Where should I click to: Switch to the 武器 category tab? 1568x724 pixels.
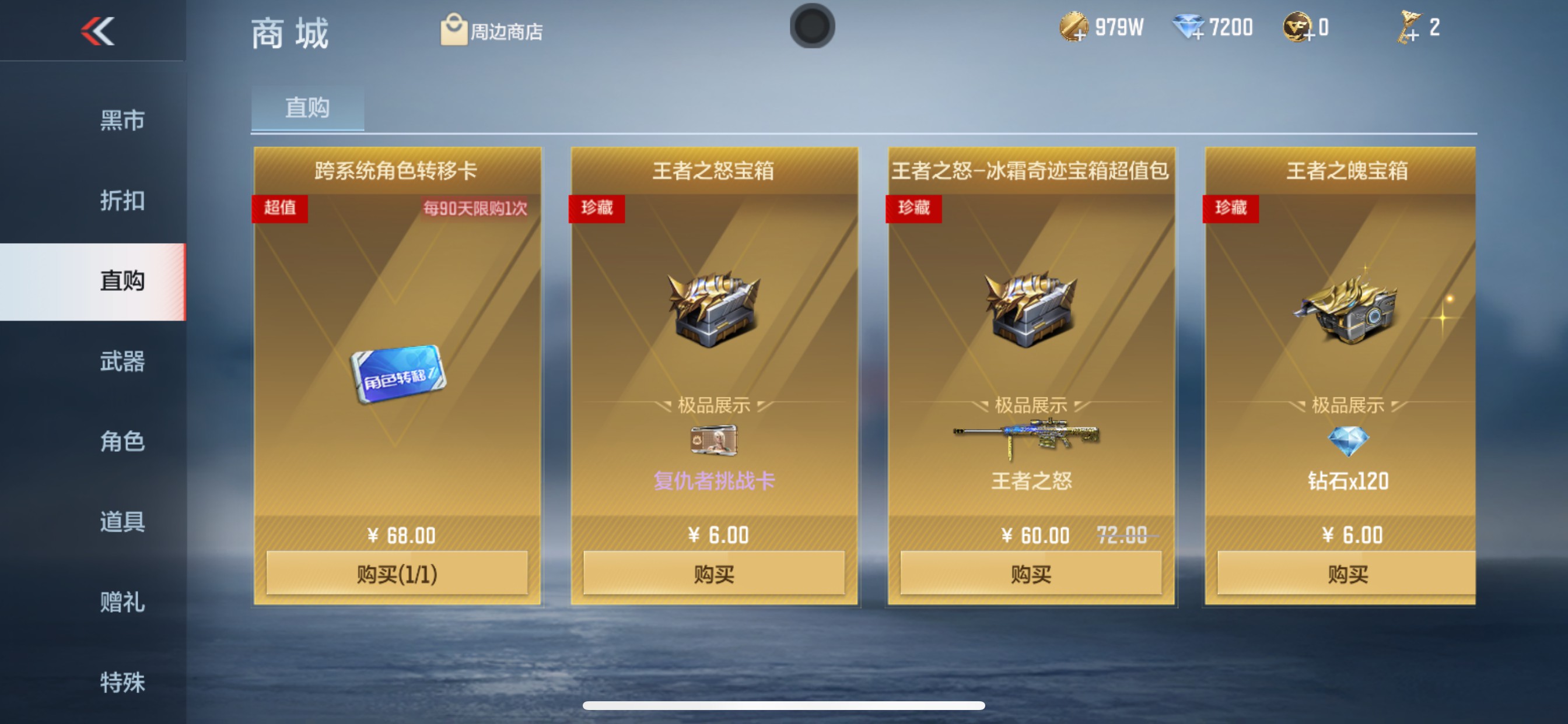pyautogui.click(x=122, y=362)
